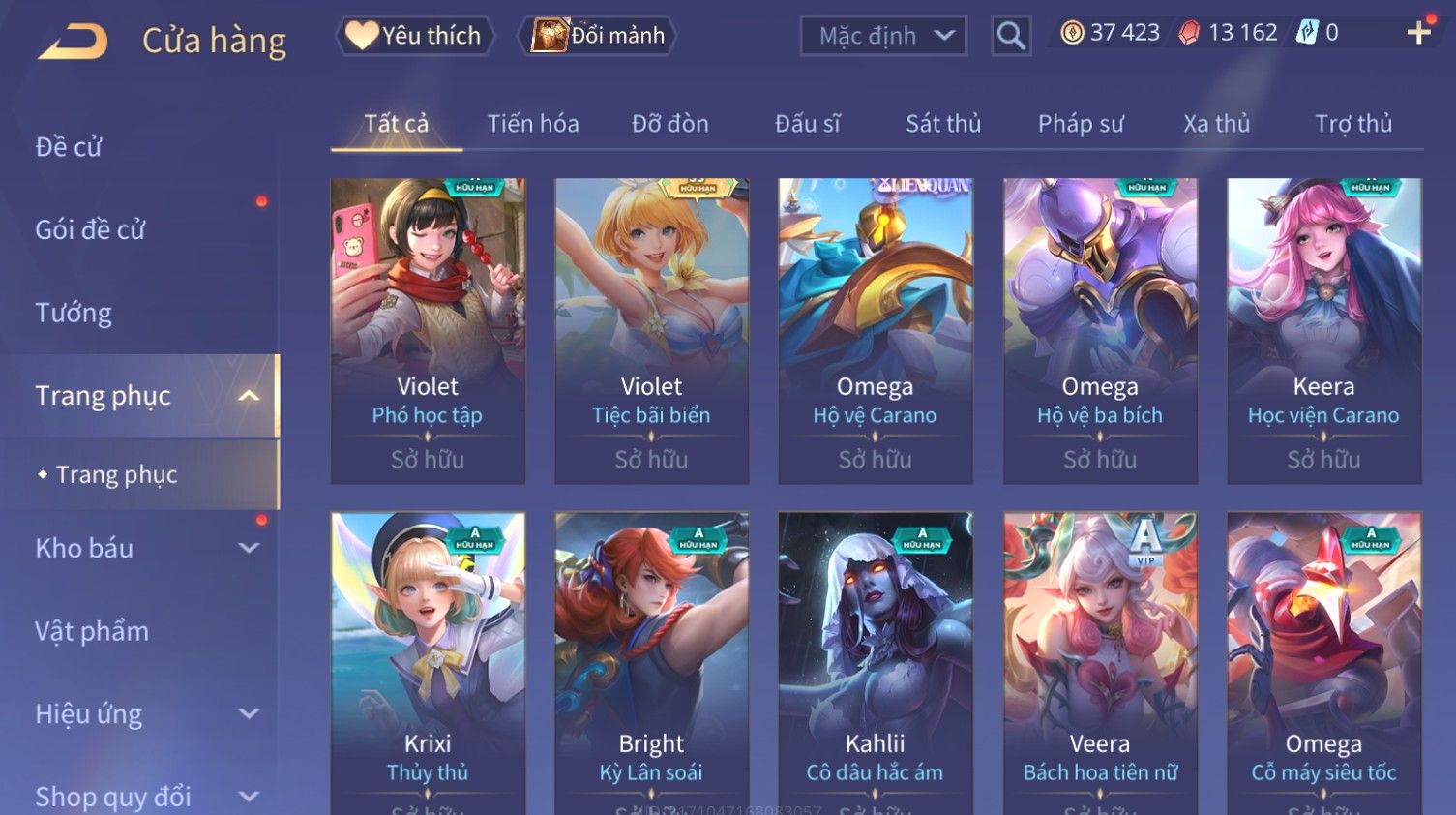
Task: Expand the Mặc định sort dropdown
Action: (882, 37)
